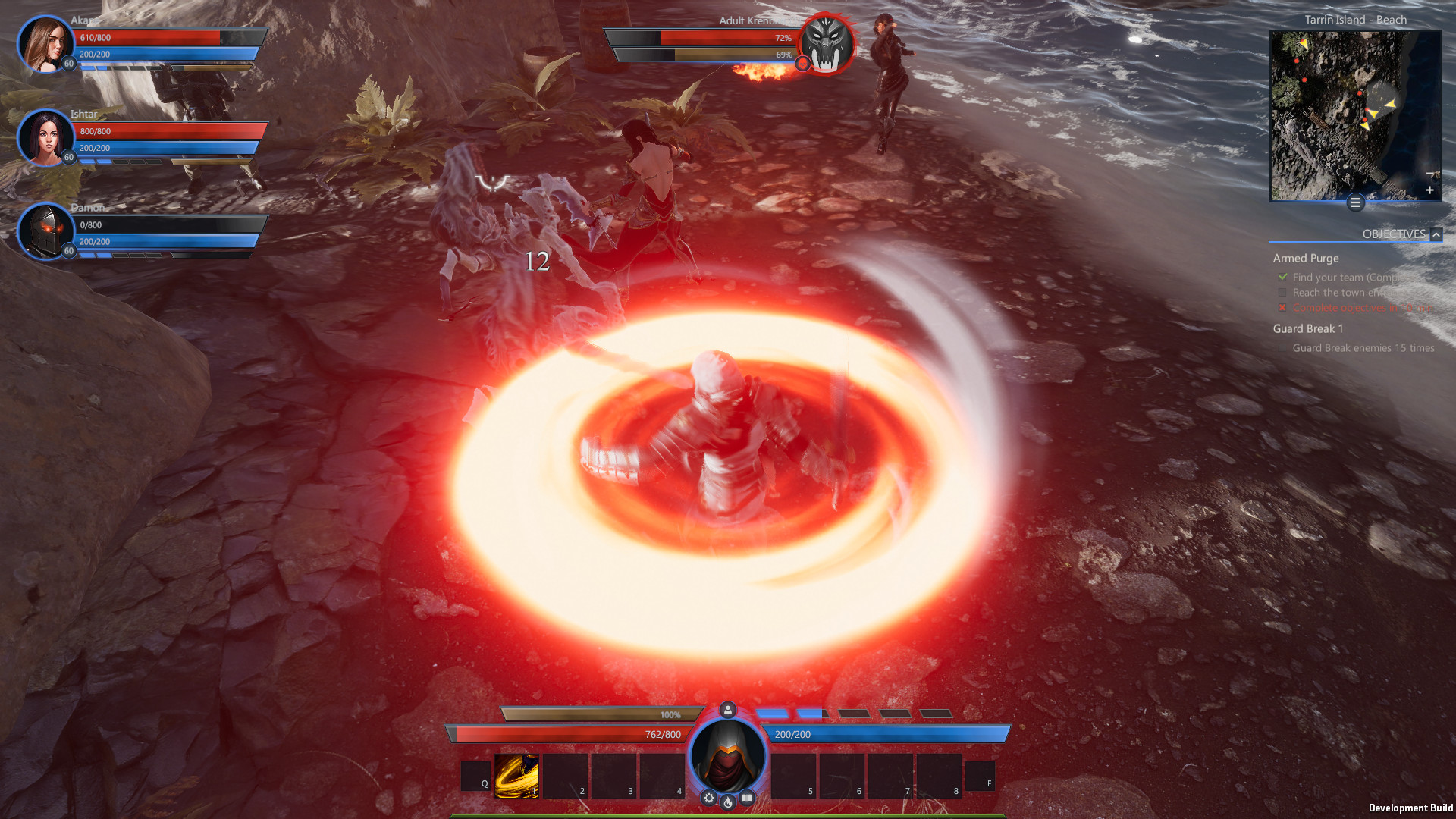
Task: Open the inventory book icon beside the portrait
Action: (748, 798)
